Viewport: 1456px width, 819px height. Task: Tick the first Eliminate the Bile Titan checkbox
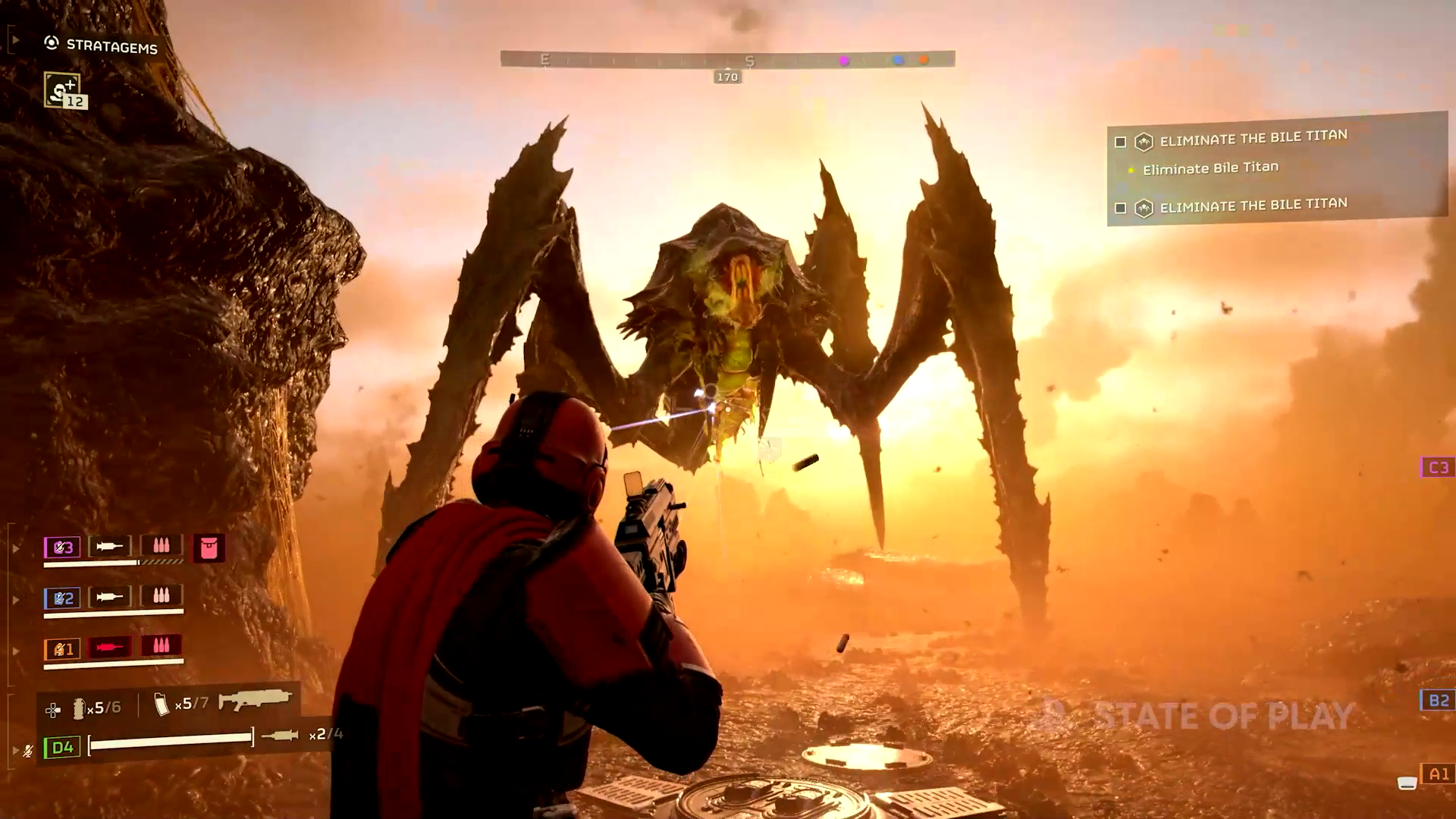1120,142
